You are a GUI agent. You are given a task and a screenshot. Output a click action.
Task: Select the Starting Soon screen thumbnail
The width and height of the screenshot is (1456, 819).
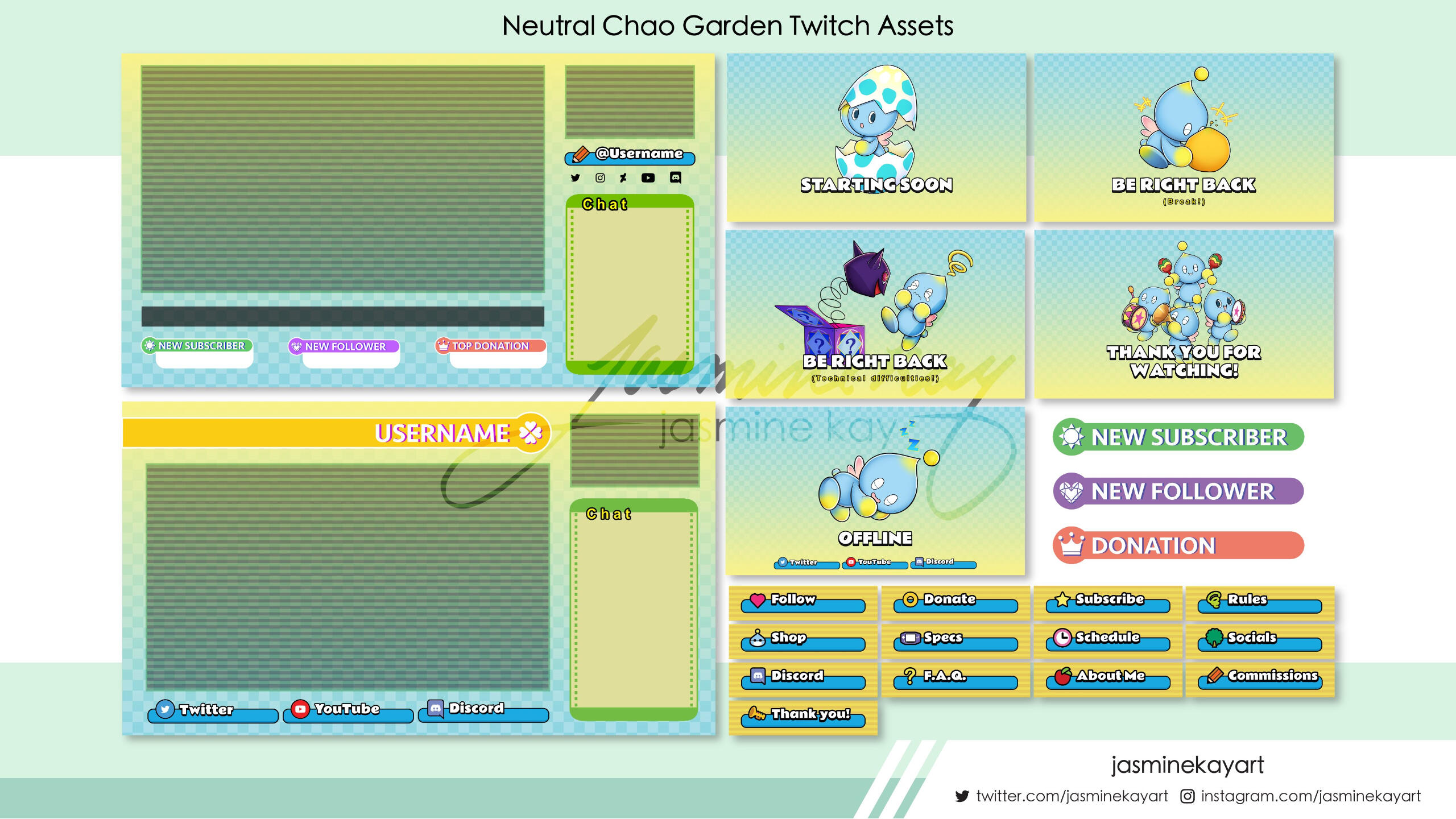coord(876,138)
